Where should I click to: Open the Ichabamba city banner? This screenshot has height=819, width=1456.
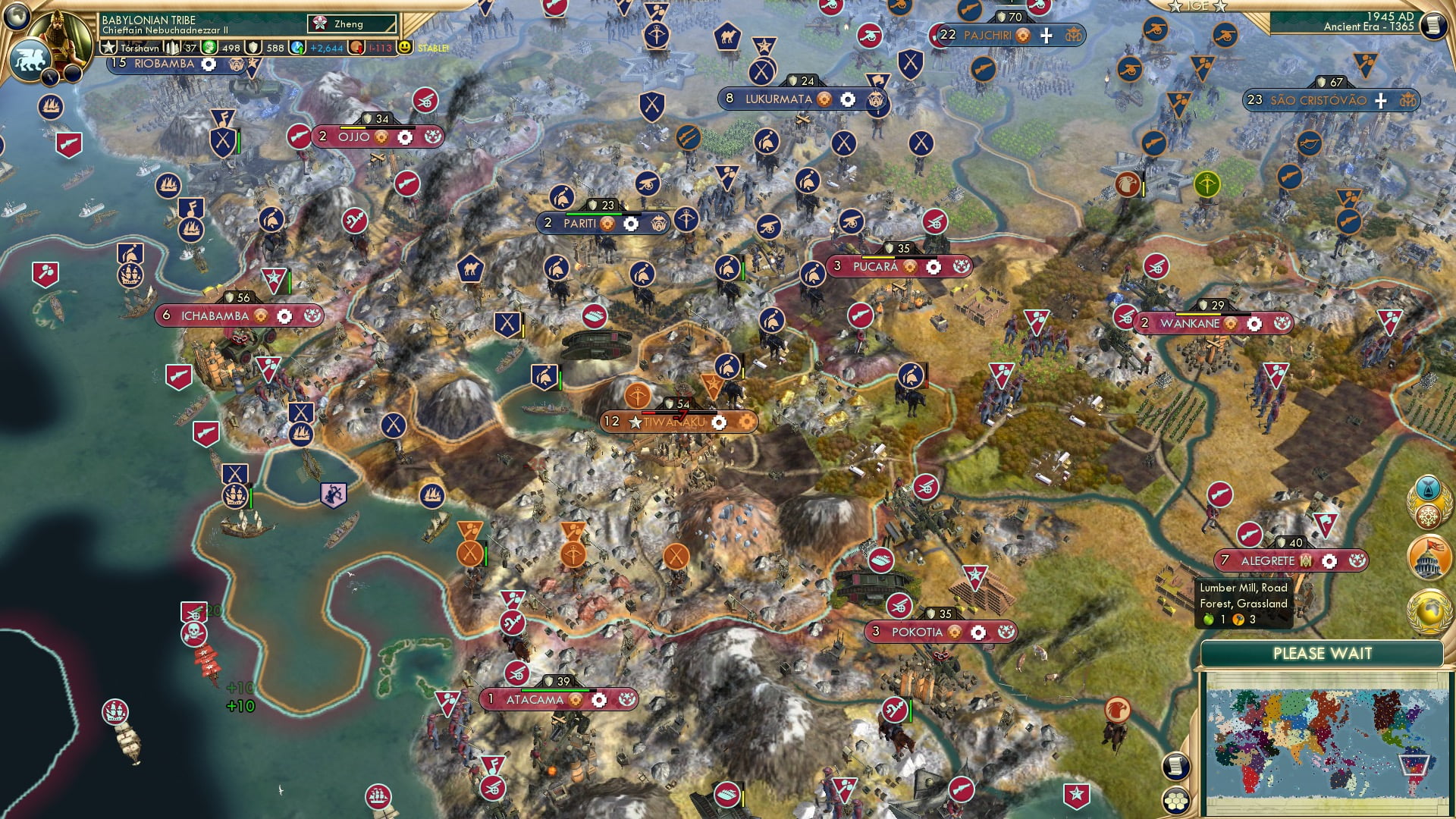(215, 316)
